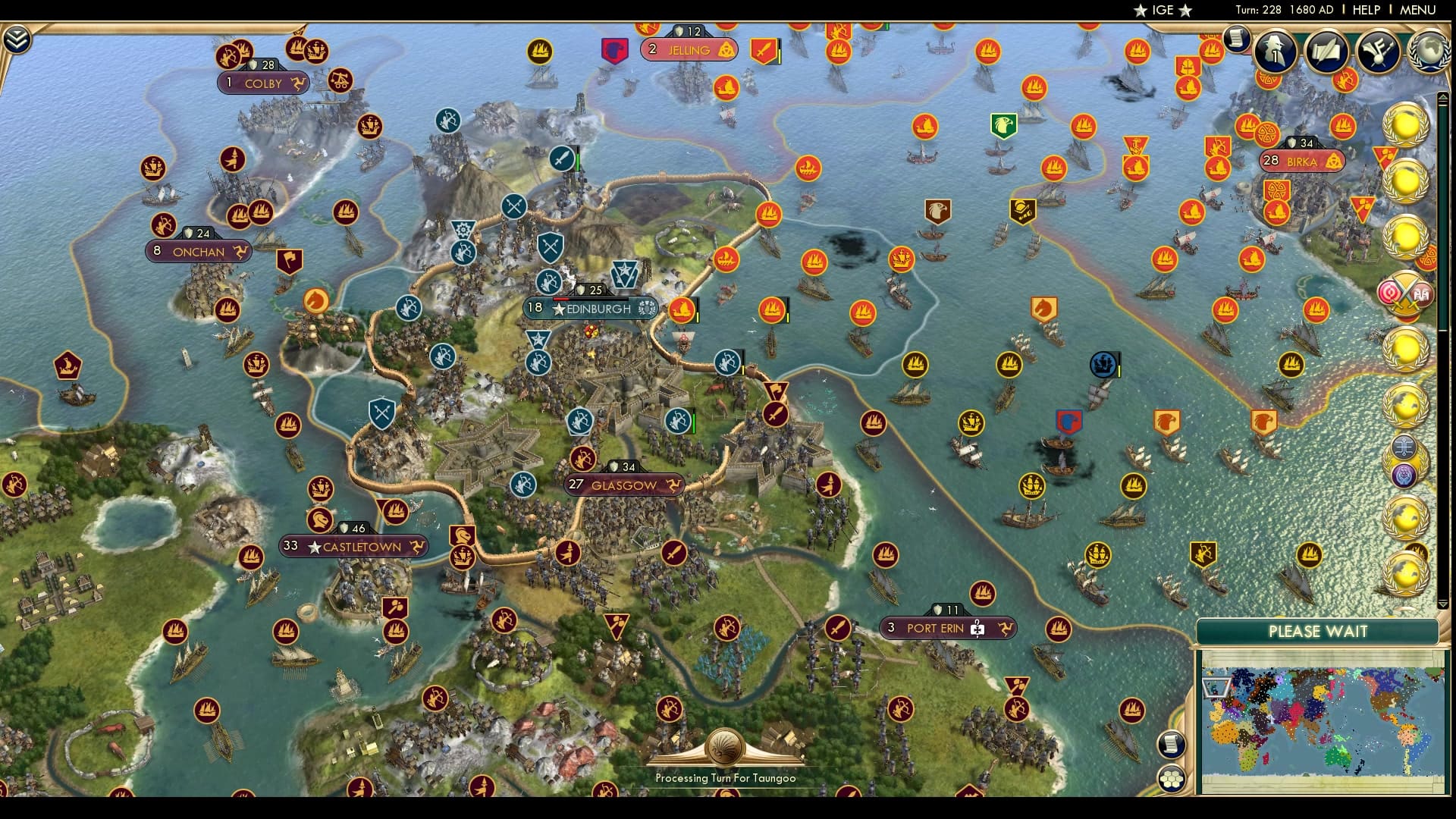This screenshot has height=819, width=1456.
Task: Click HELP in the top bar
Action: point(1365,11)
